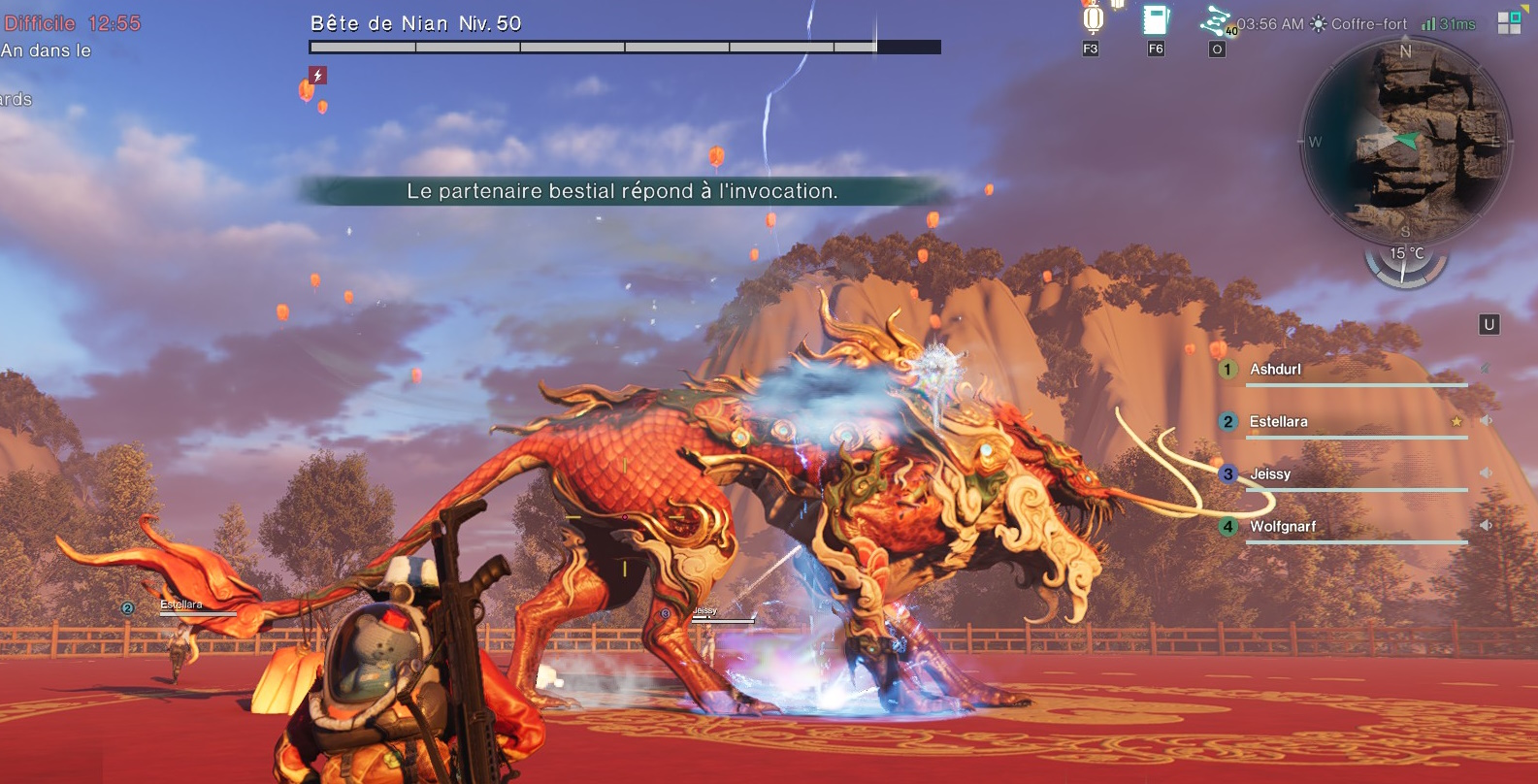Open the four-square main menu grid

click(x=1509, y=23)
